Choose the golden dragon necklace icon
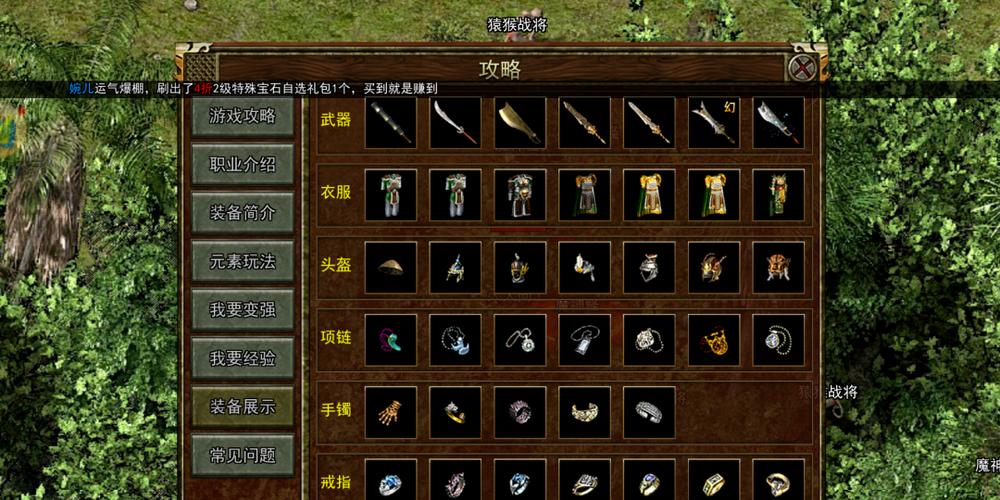This screenshot has height=500, width=1000. [714, 340]
